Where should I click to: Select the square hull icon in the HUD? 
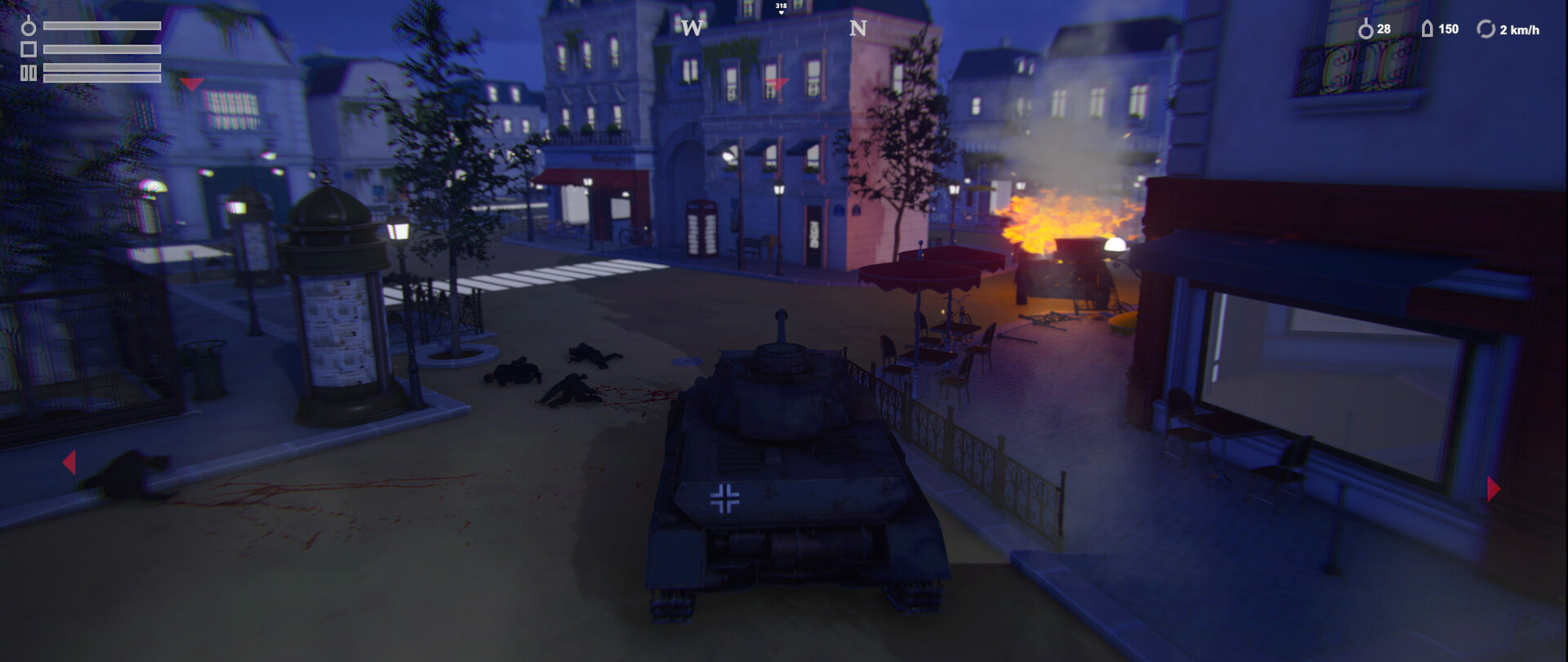point(28,50)
